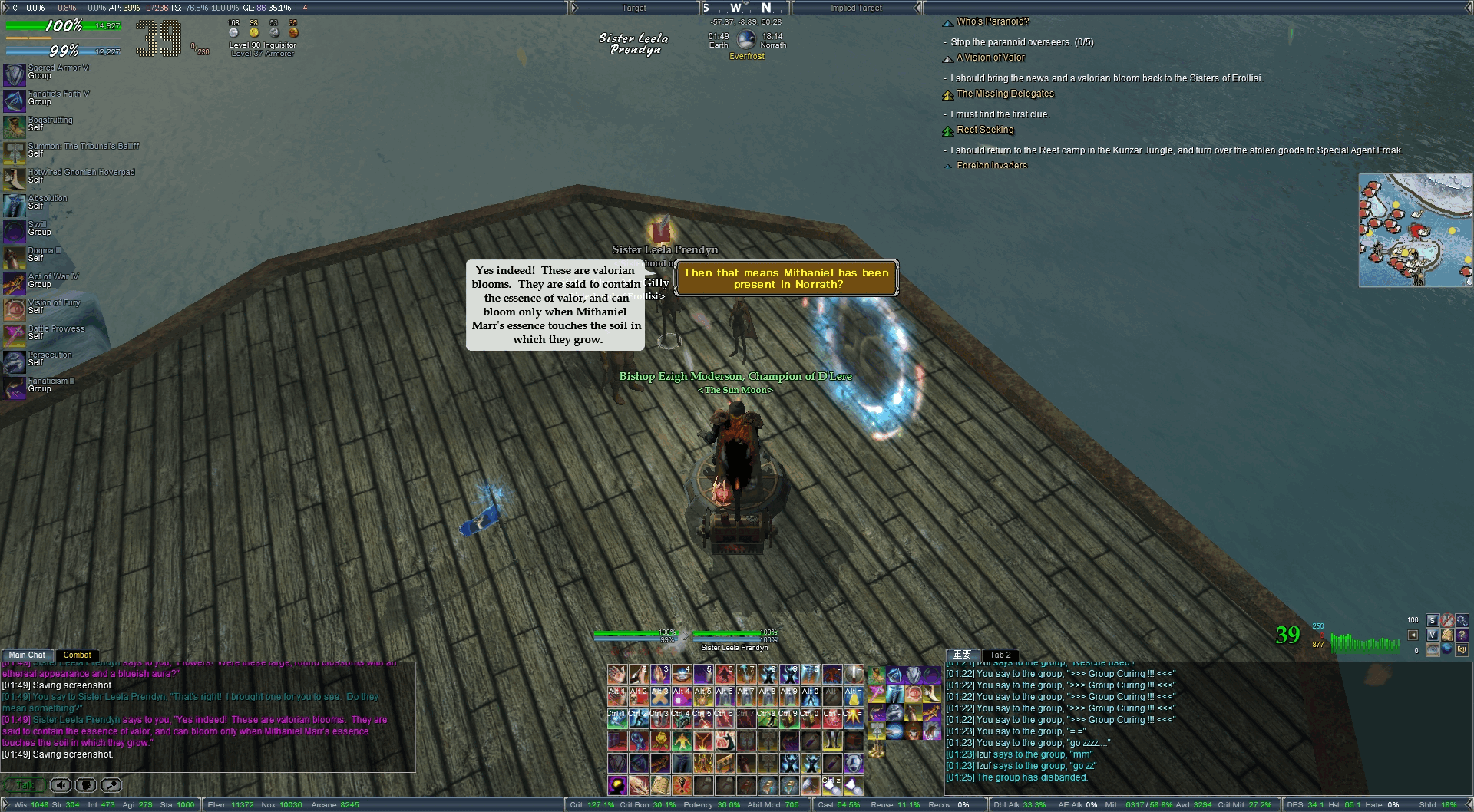Switch to the Tab 2 chat tab
This screenshot has height=812, width=1474.
[1000, 655]
